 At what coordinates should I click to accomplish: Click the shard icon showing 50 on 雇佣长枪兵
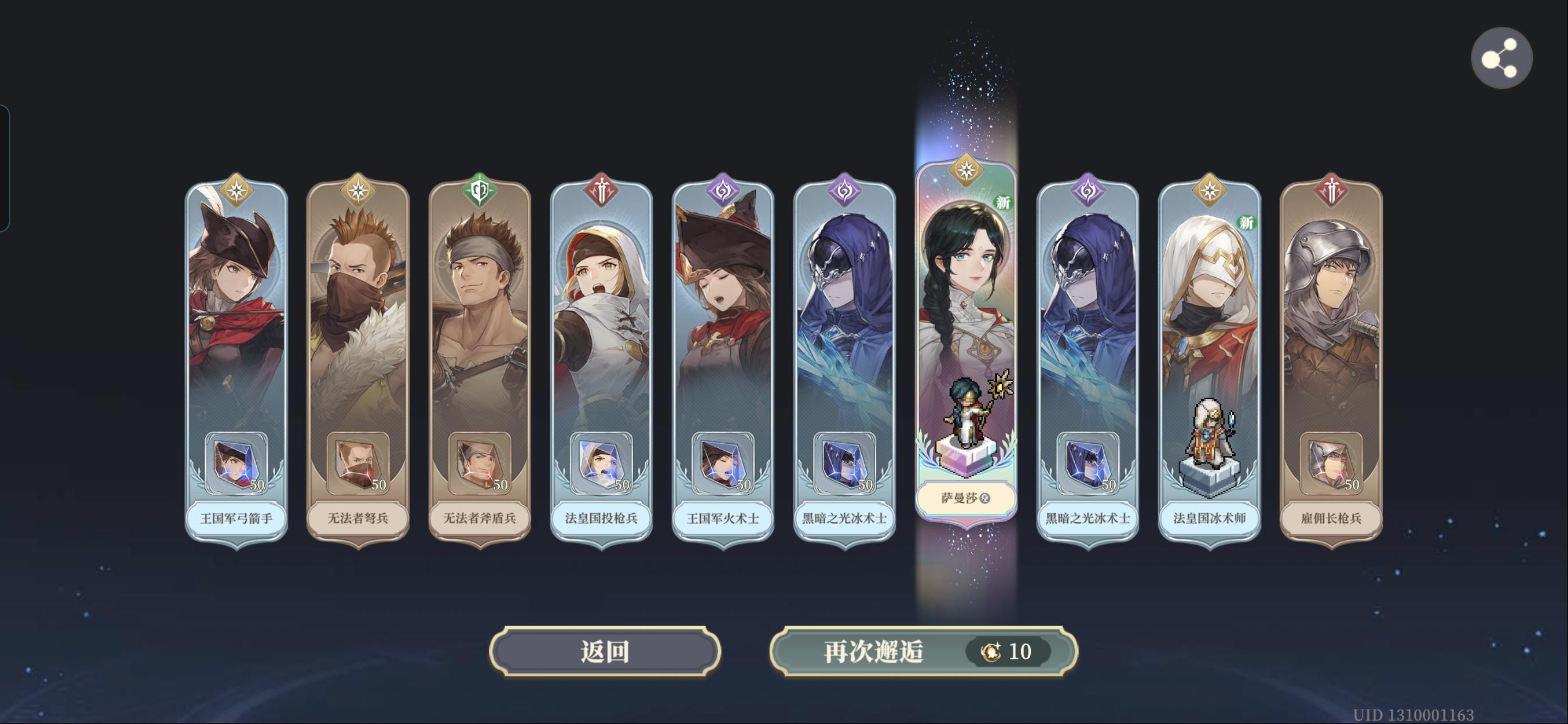(1332, 467)
